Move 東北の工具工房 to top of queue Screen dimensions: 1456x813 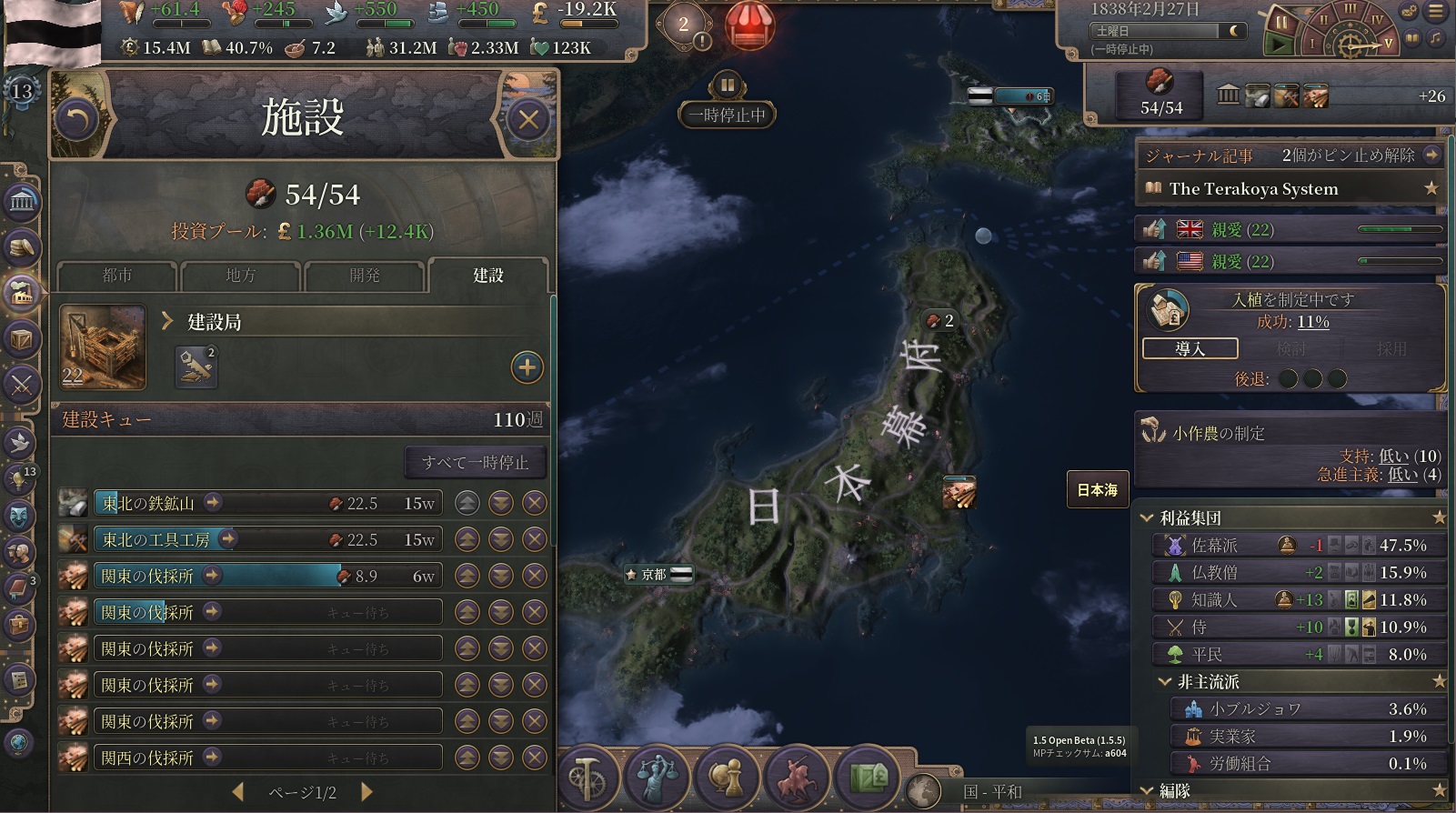point(467,539)
